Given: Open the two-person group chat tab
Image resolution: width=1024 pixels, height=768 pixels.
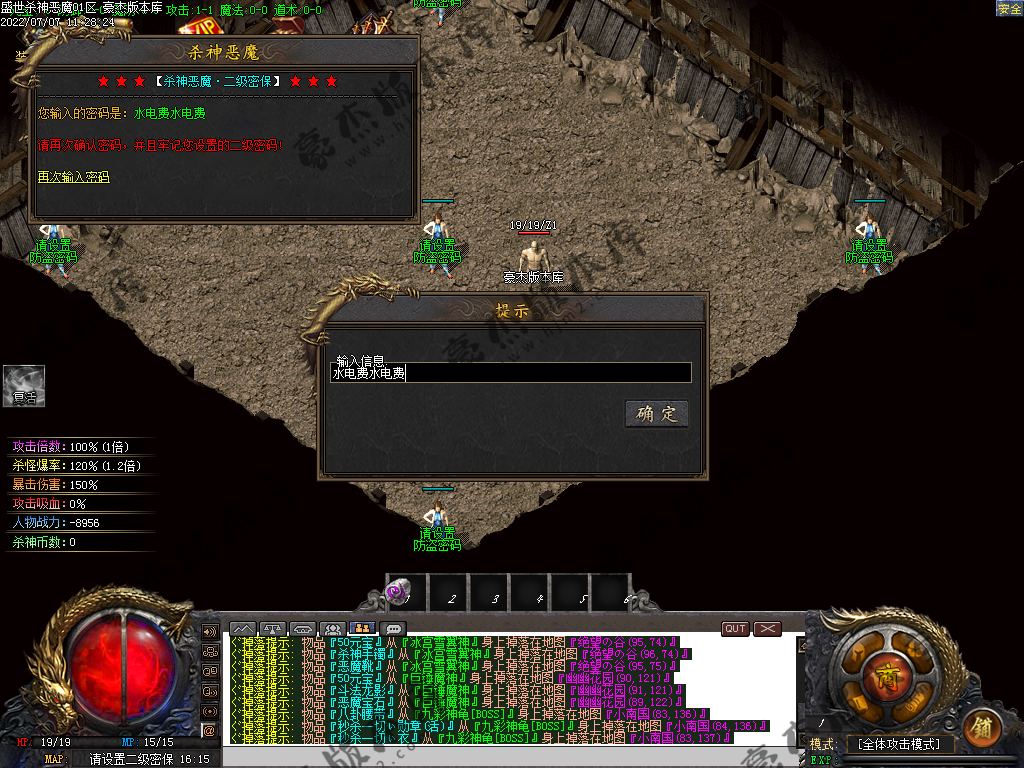Looking at the screenshot, I should click(363, 629).
